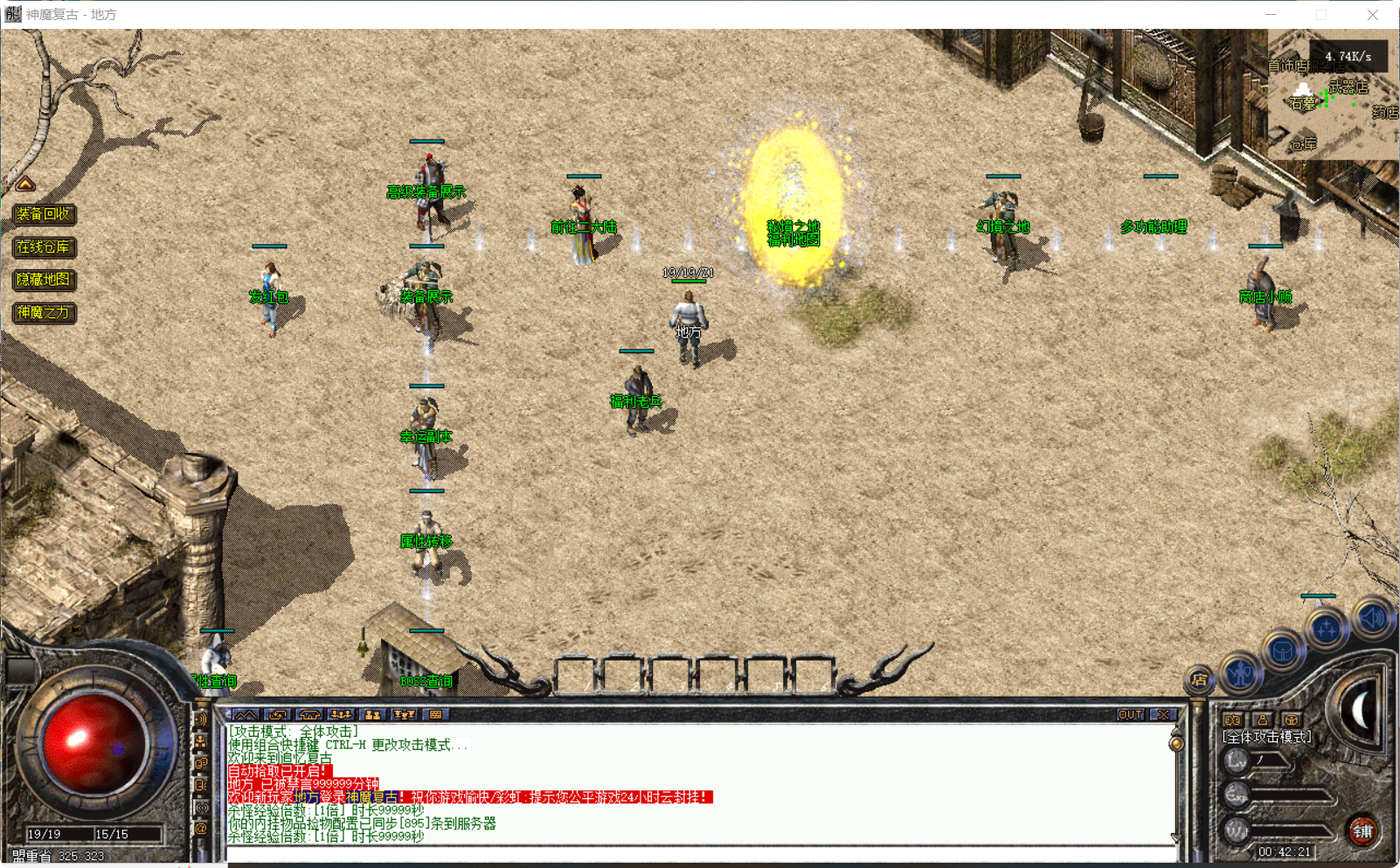The width and height of the screenshot is (1400, 868).
Task: Open the inventory bag icon on the right
Action: (1283, 649)
